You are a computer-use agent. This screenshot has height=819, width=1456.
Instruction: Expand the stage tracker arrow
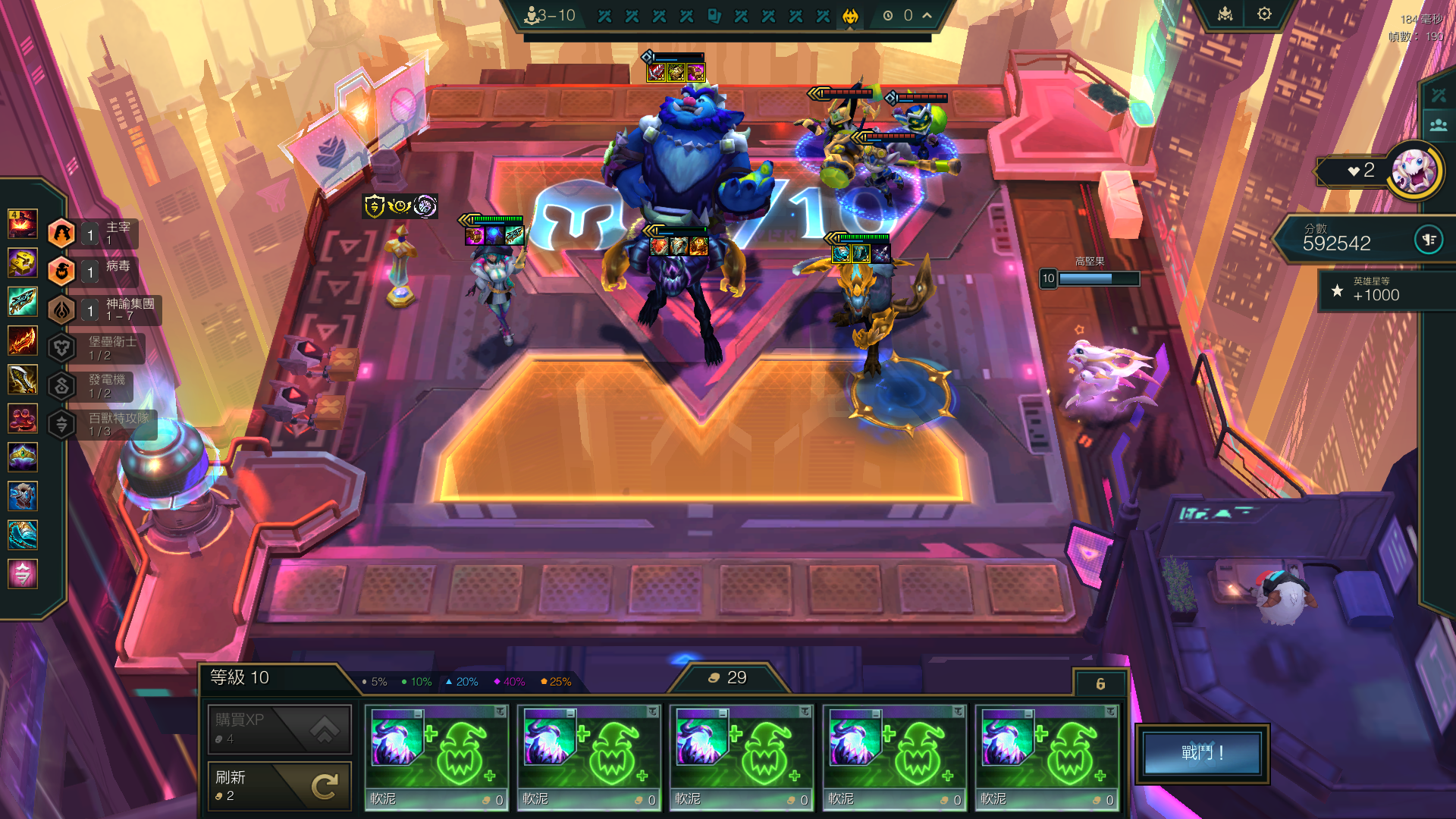(927, 15)
